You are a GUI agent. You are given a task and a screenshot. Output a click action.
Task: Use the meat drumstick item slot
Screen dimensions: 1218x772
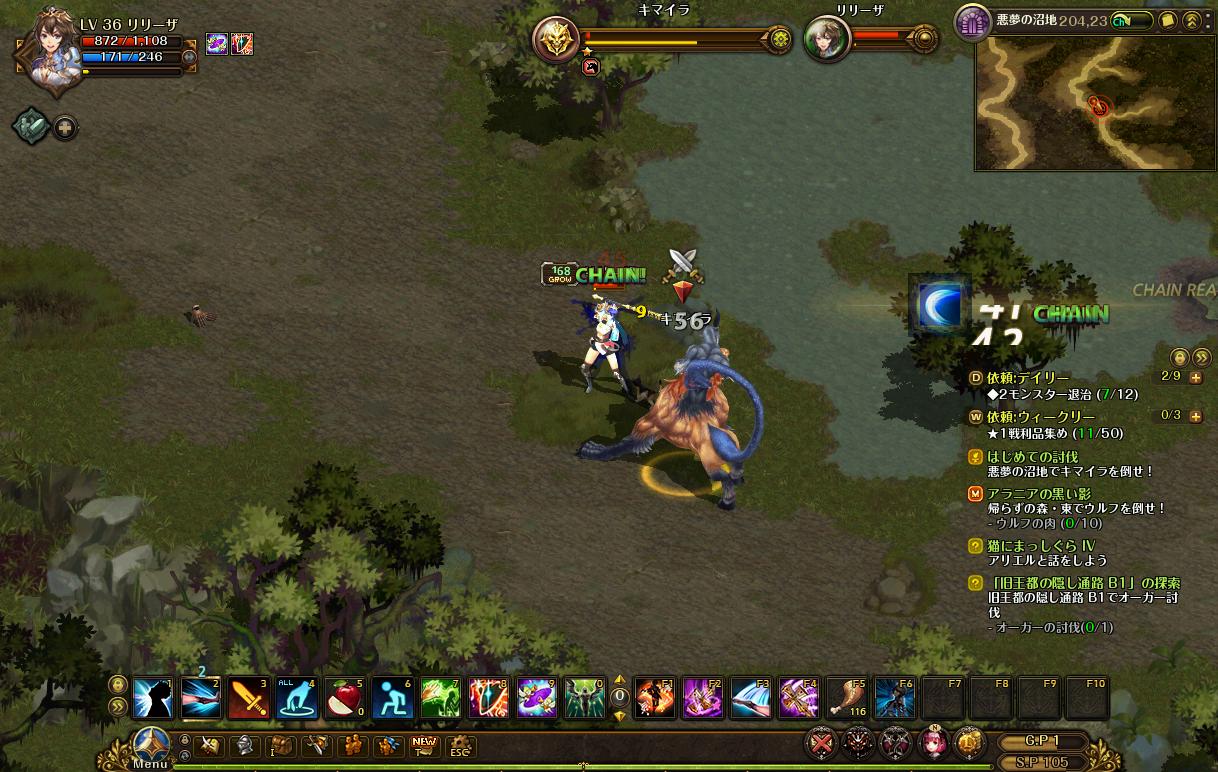[x=846, y=697]
